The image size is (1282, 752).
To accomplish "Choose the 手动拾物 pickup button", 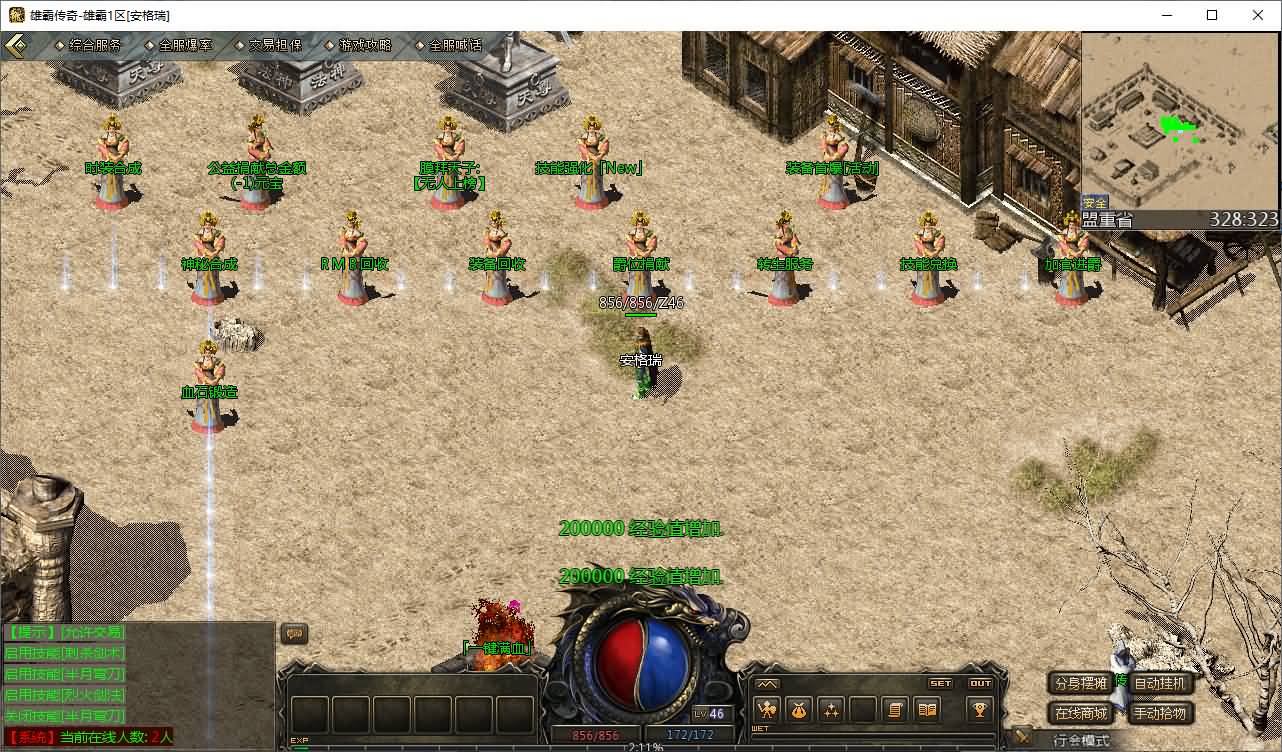I will [1162, 713].
